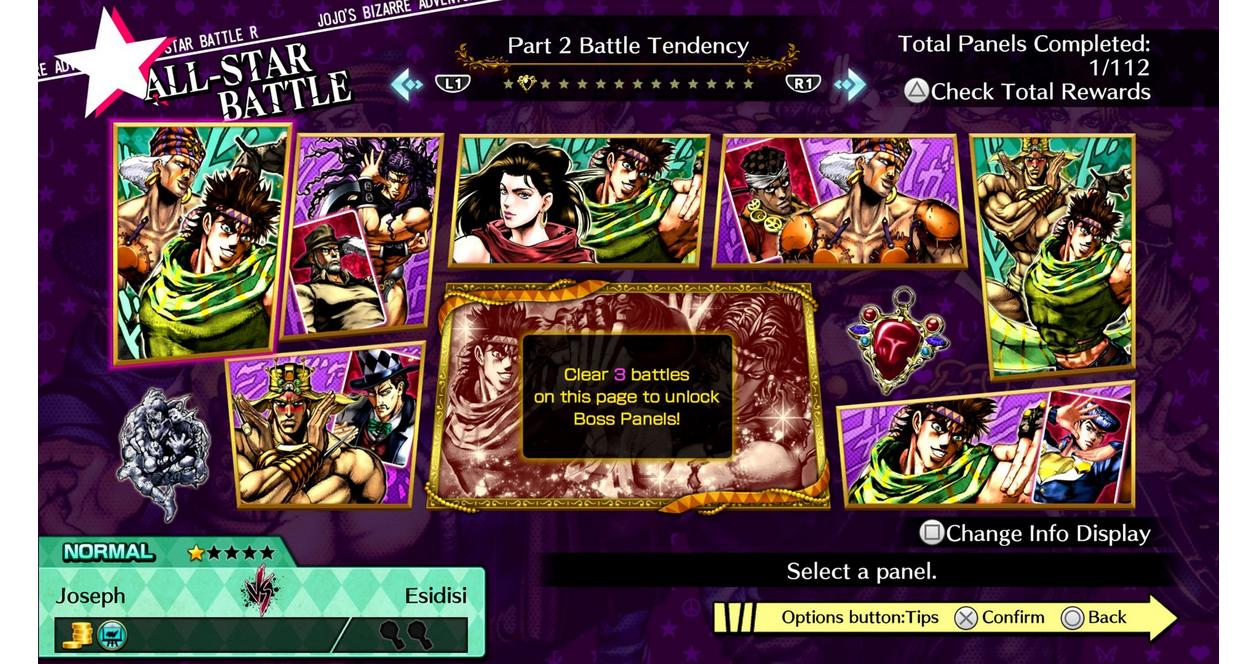Image resolution: width=1256 pixels, height=664 pixels.
Task: Click the locked Boss Panel in the center
Action: pos(627,395)
